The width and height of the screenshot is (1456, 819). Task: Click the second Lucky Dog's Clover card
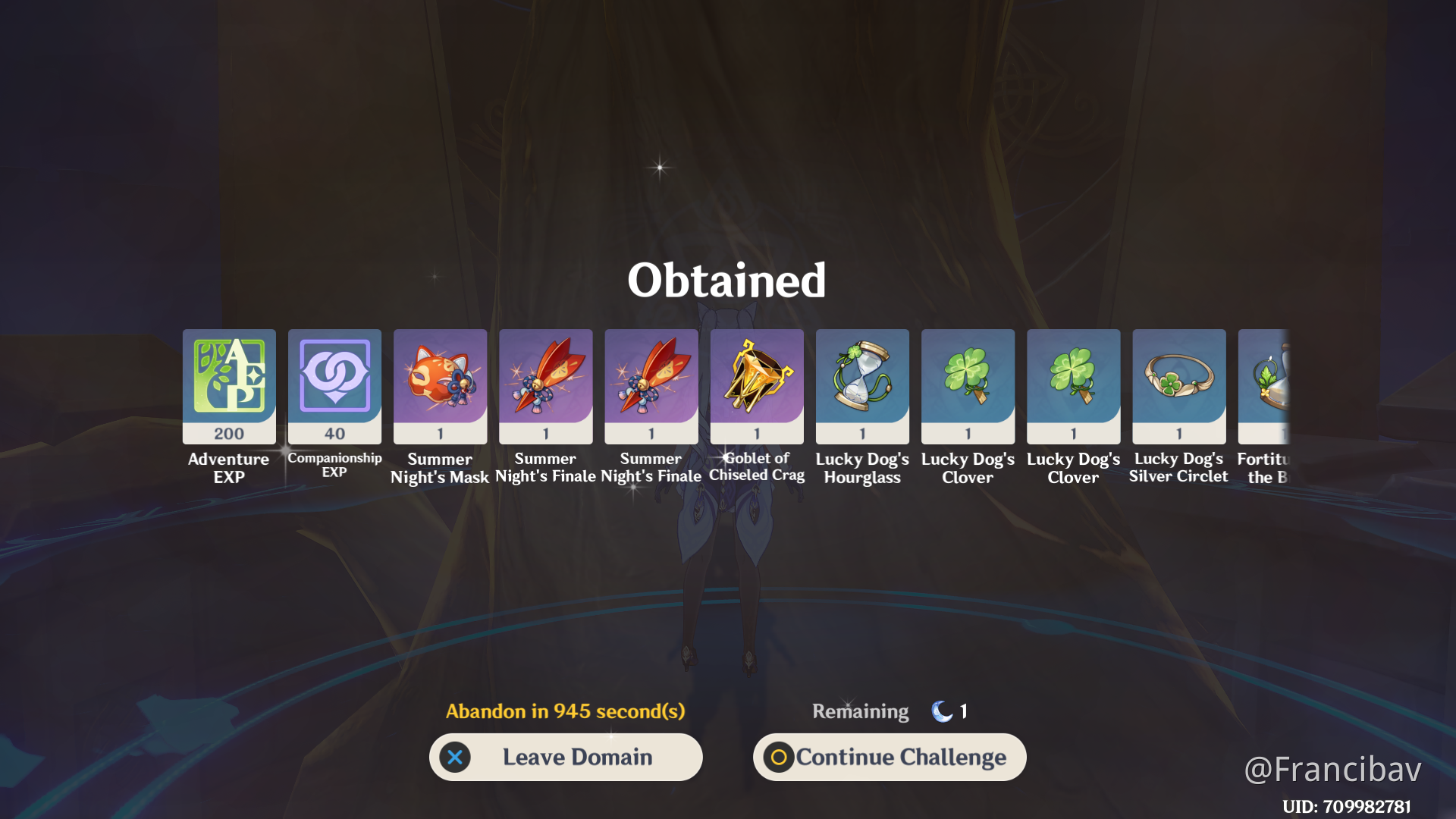click(1072, 387)
